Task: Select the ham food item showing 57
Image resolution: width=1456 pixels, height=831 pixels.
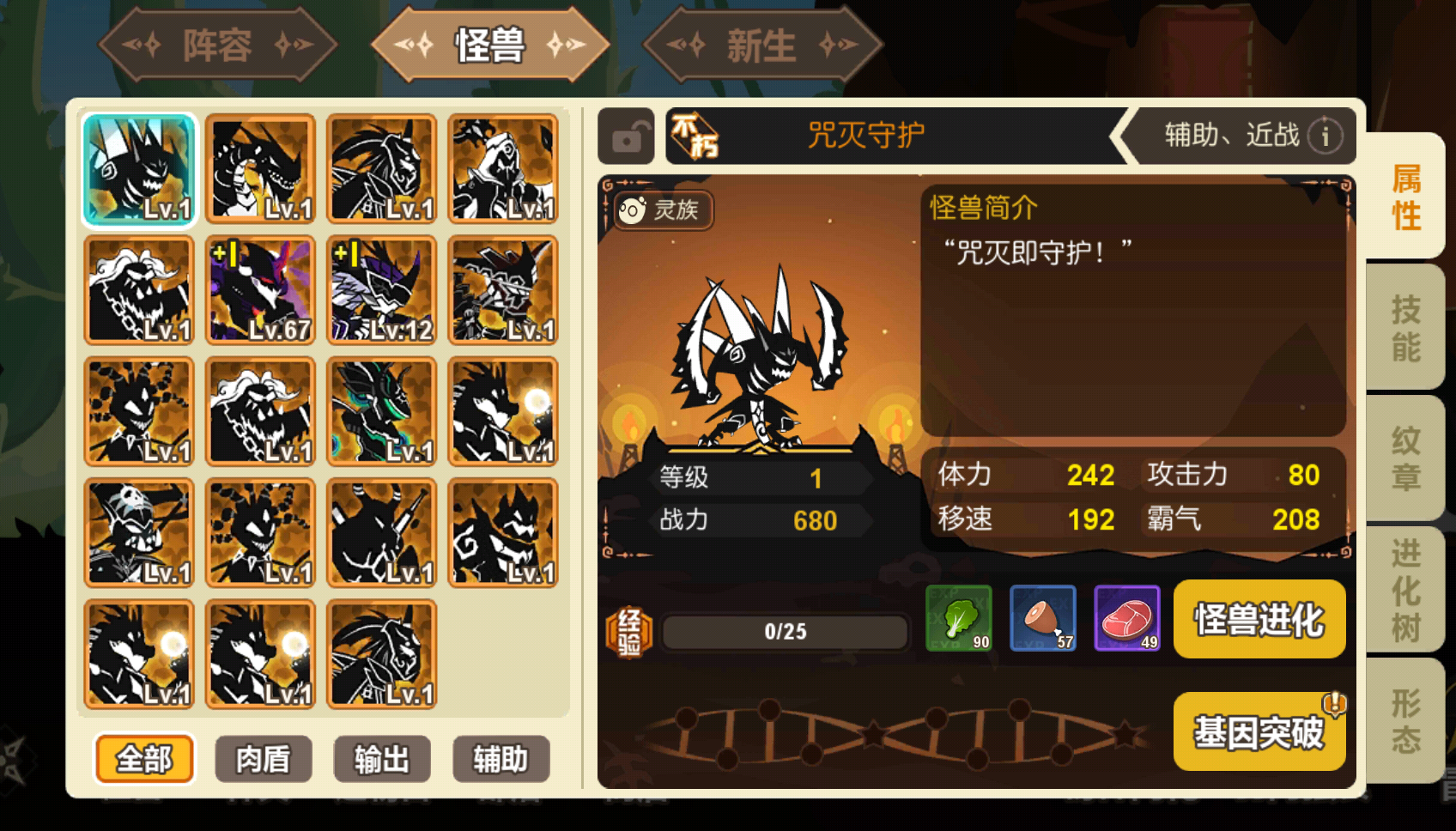Action: (x=1043, y=618)
